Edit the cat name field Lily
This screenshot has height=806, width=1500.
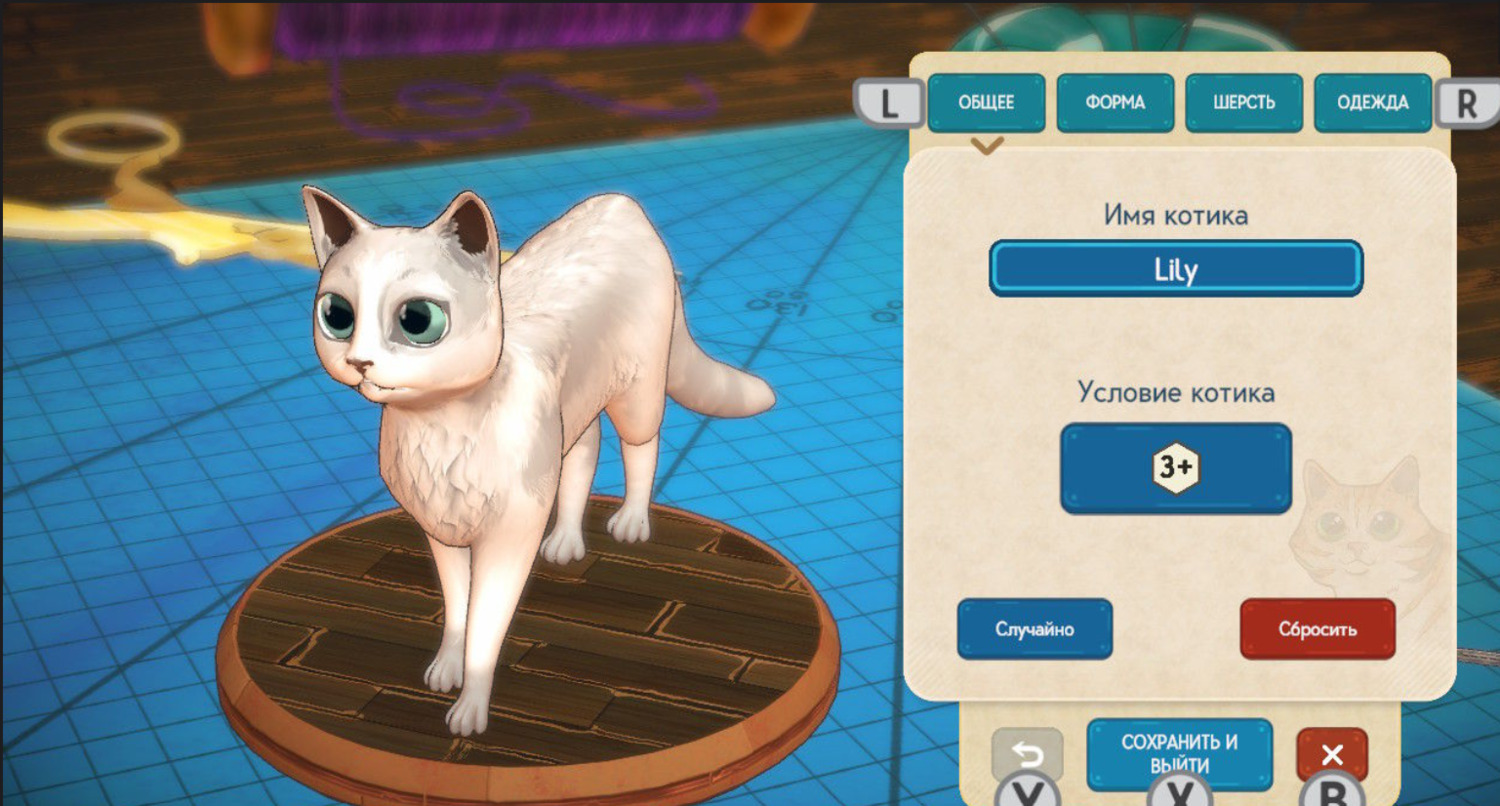(1176, 269)
